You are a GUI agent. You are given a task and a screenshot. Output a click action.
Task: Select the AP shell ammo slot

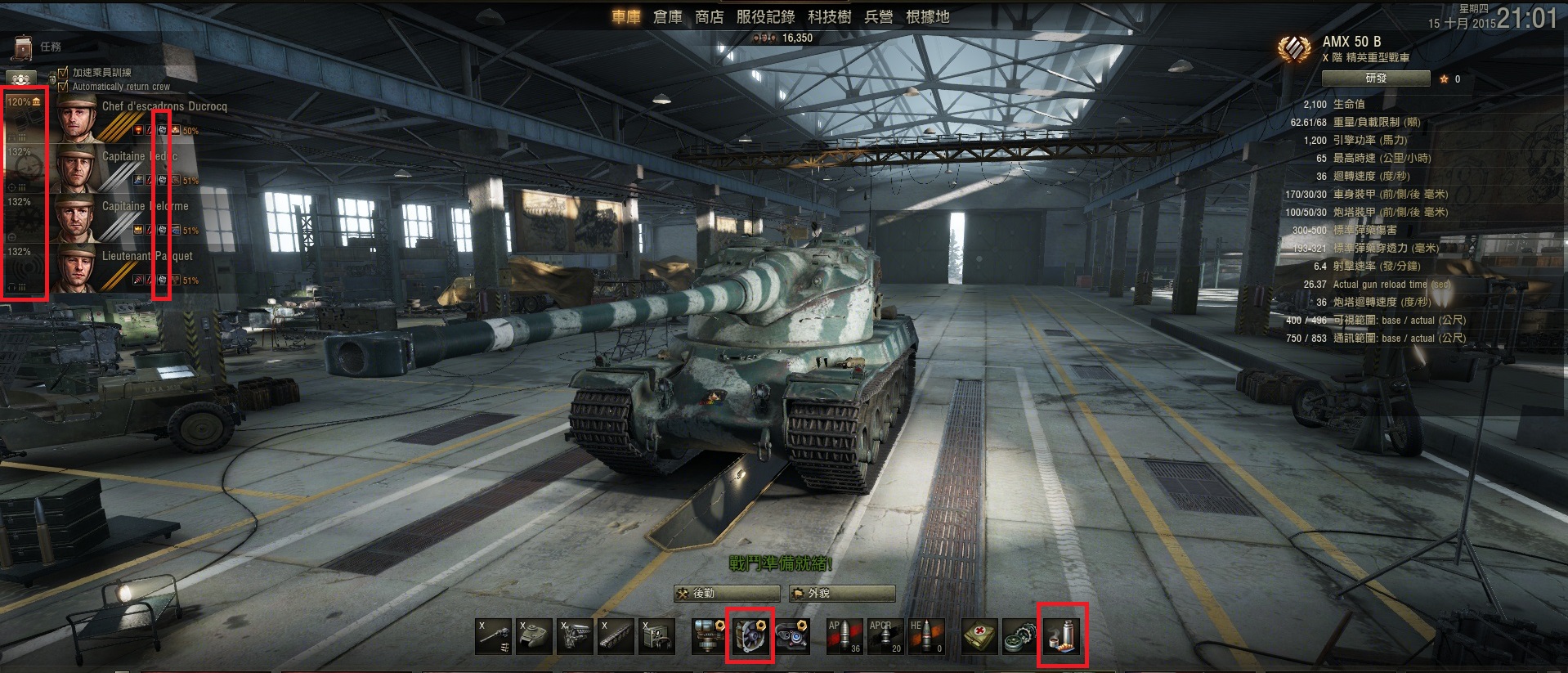pos(844,636)
